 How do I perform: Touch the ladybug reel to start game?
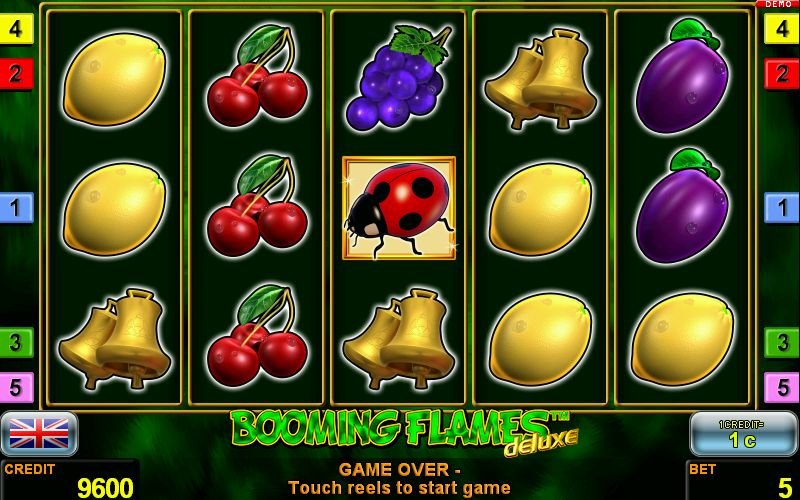point(398,207)
